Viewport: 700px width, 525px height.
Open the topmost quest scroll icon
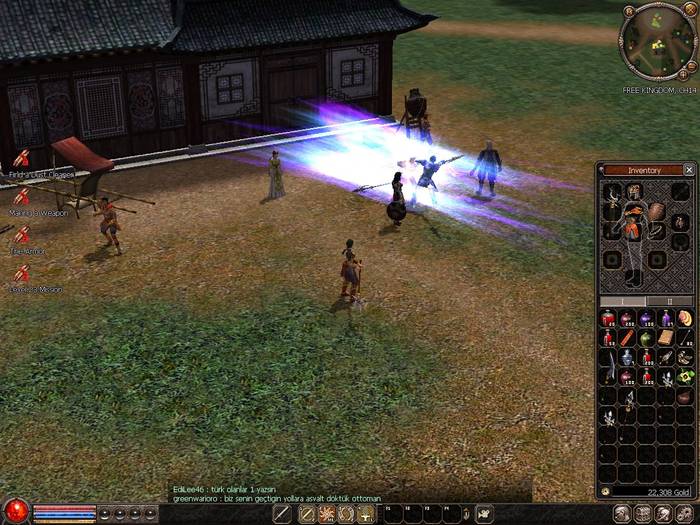(22, 159)
